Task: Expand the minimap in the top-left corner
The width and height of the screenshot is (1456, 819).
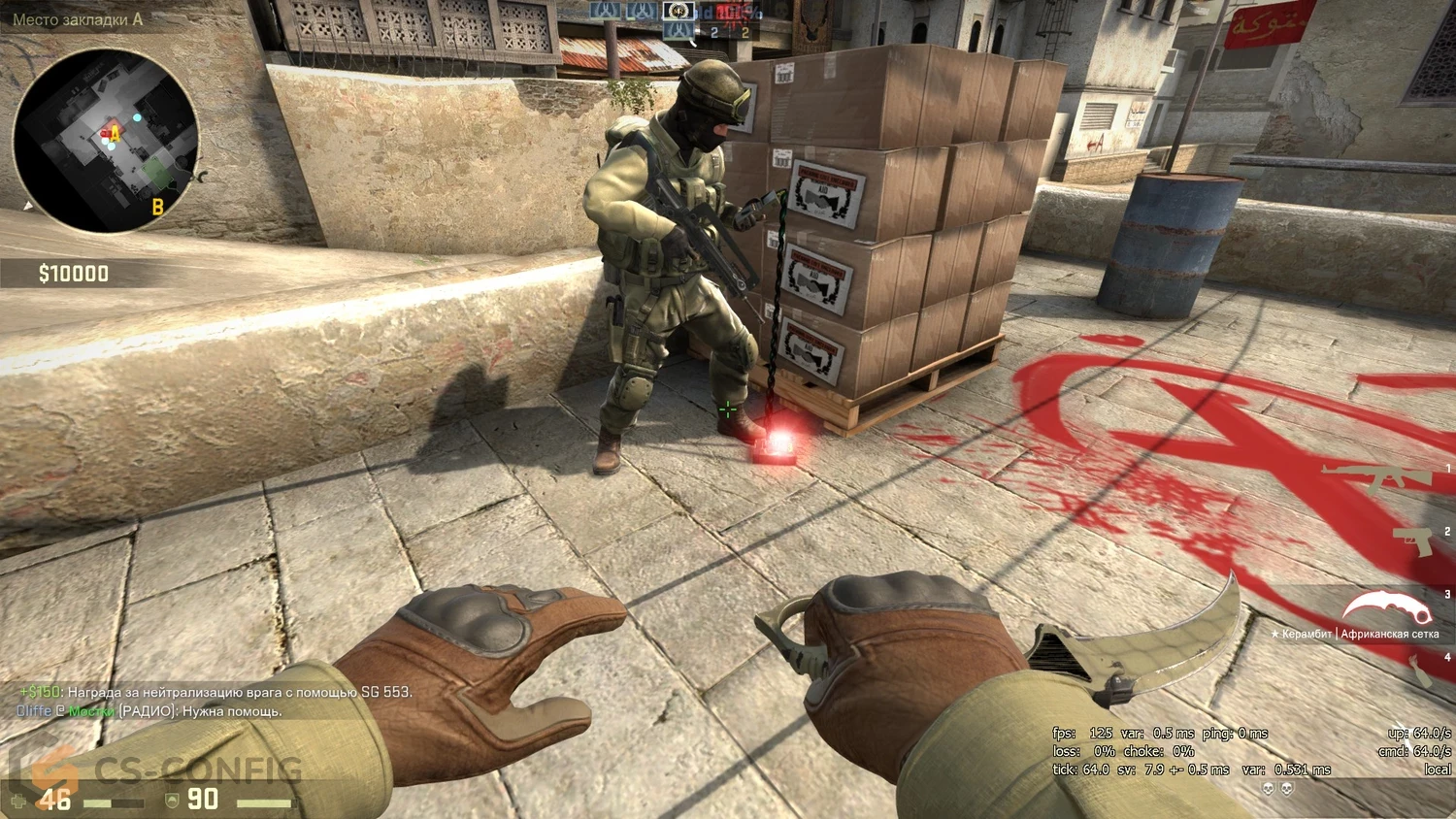Action: coord(107,141)
